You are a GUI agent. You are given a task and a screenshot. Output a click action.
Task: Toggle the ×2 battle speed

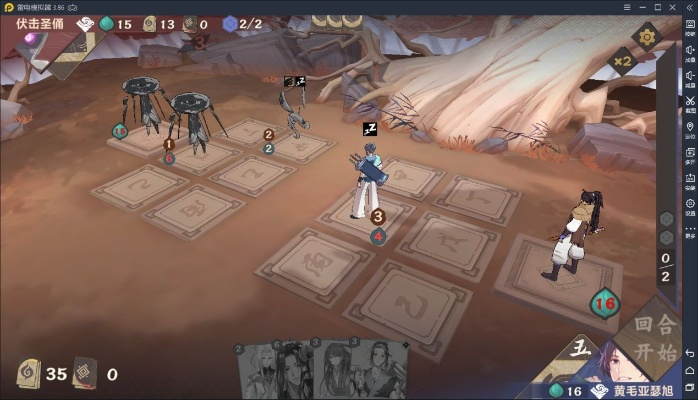click(x=650, y=61)
